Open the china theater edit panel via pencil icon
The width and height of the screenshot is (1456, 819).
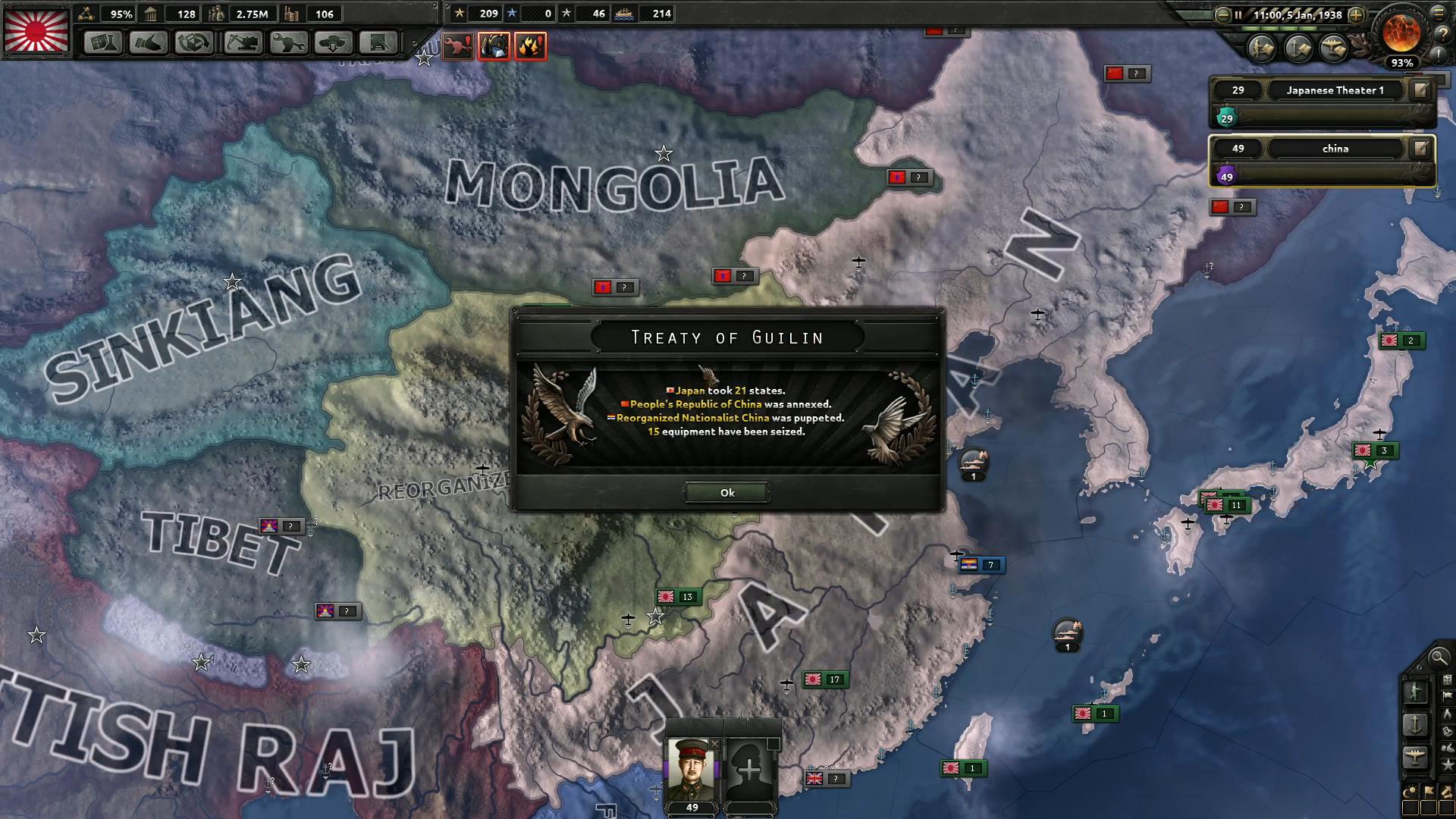[1423, 149]
